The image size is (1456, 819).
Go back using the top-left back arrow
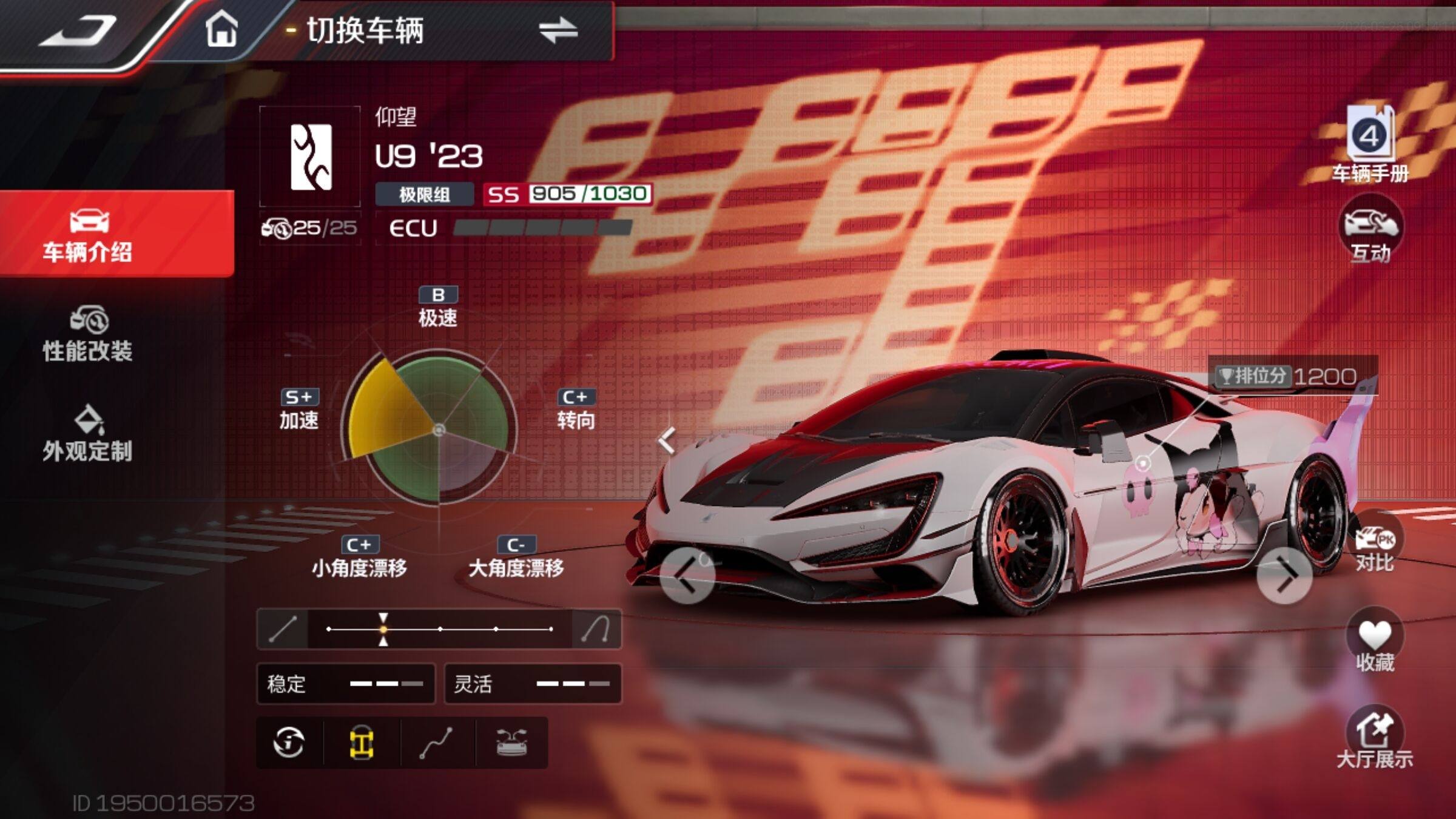click(79, 30)
